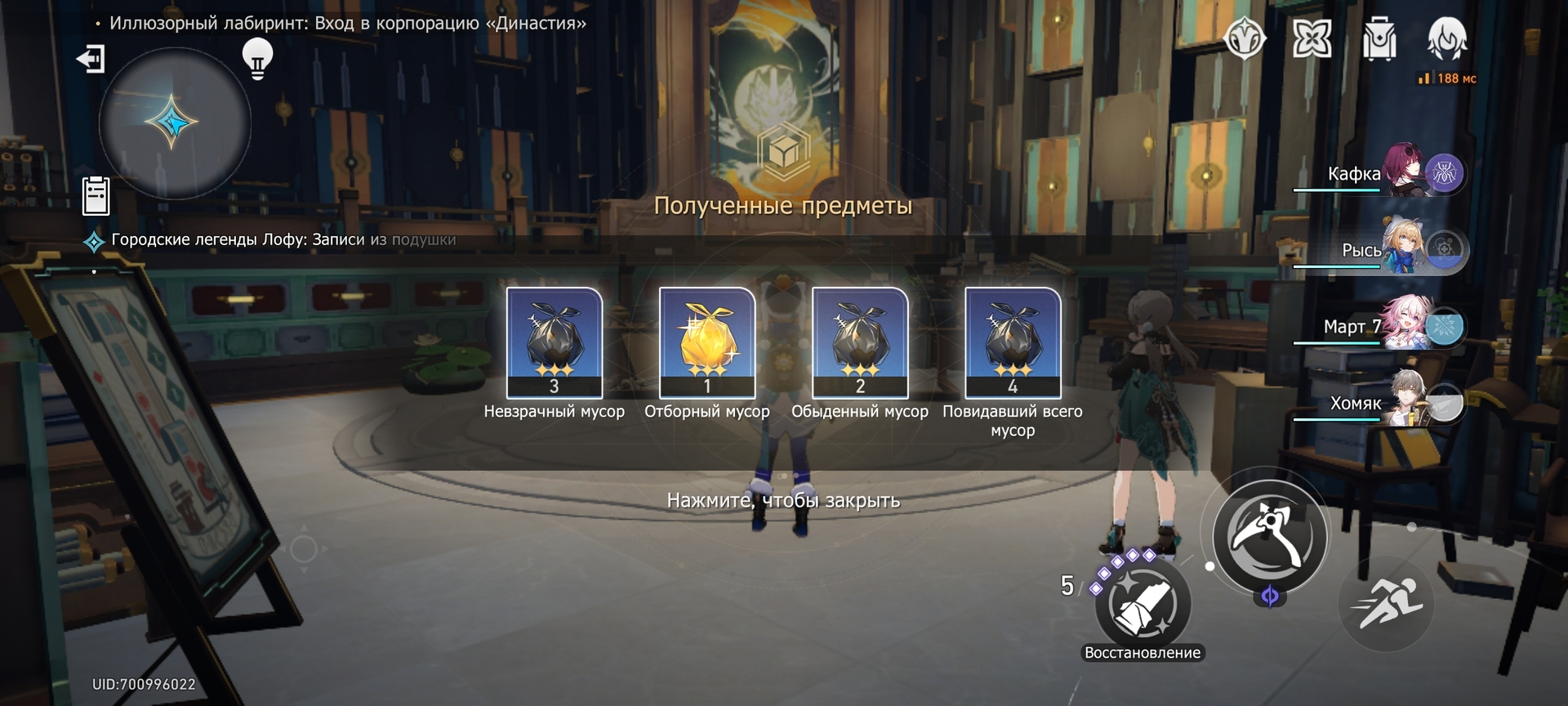
Task: Exit the labyrinth with the door icon
Action: pos(91,59)
